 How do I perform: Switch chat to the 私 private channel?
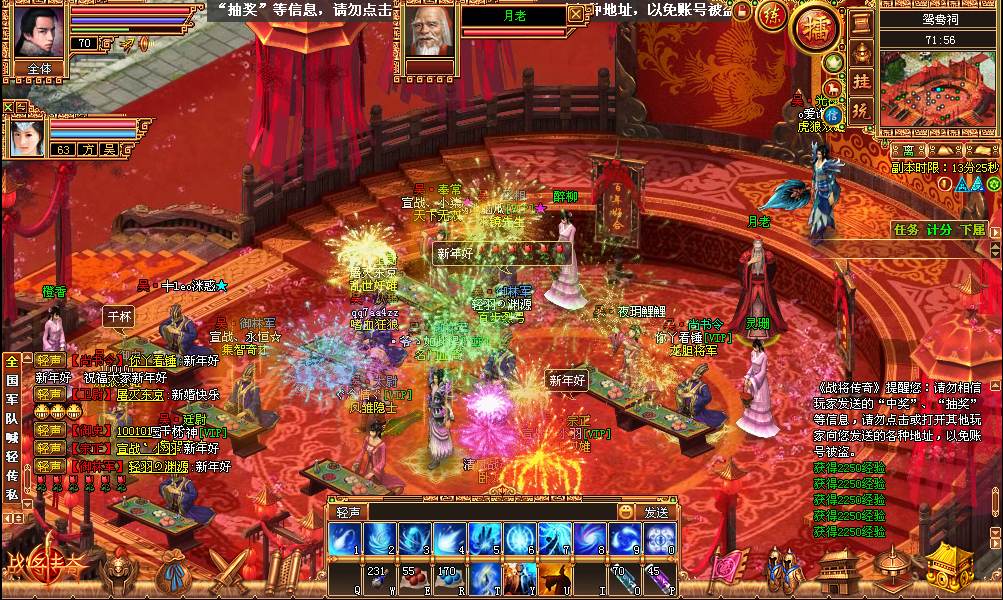click(x=11, y=494)
